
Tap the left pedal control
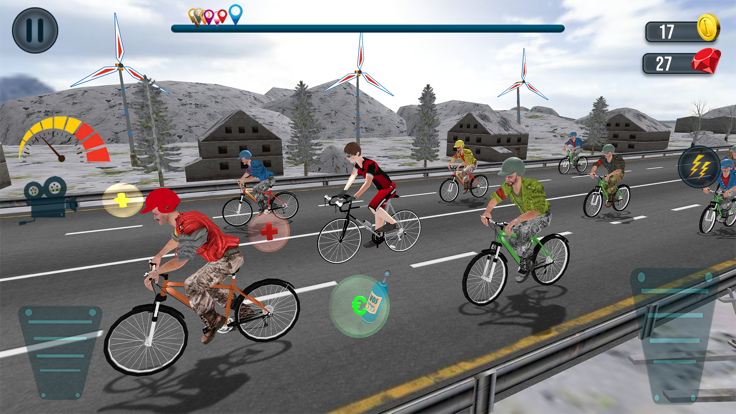point(60,351)
